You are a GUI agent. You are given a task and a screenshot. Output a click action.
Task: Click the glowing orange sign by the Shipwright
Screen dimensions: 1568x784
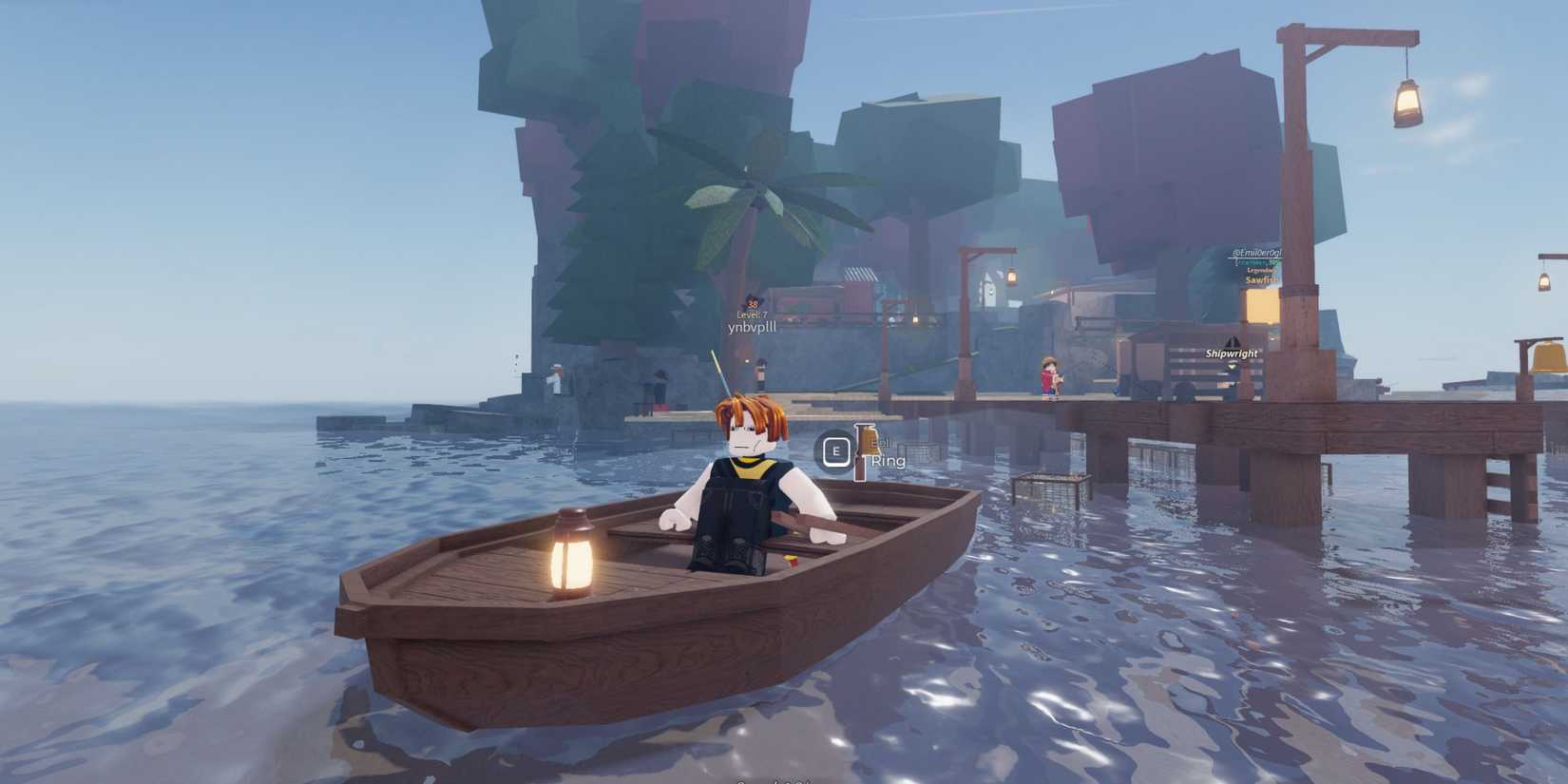1263,306
